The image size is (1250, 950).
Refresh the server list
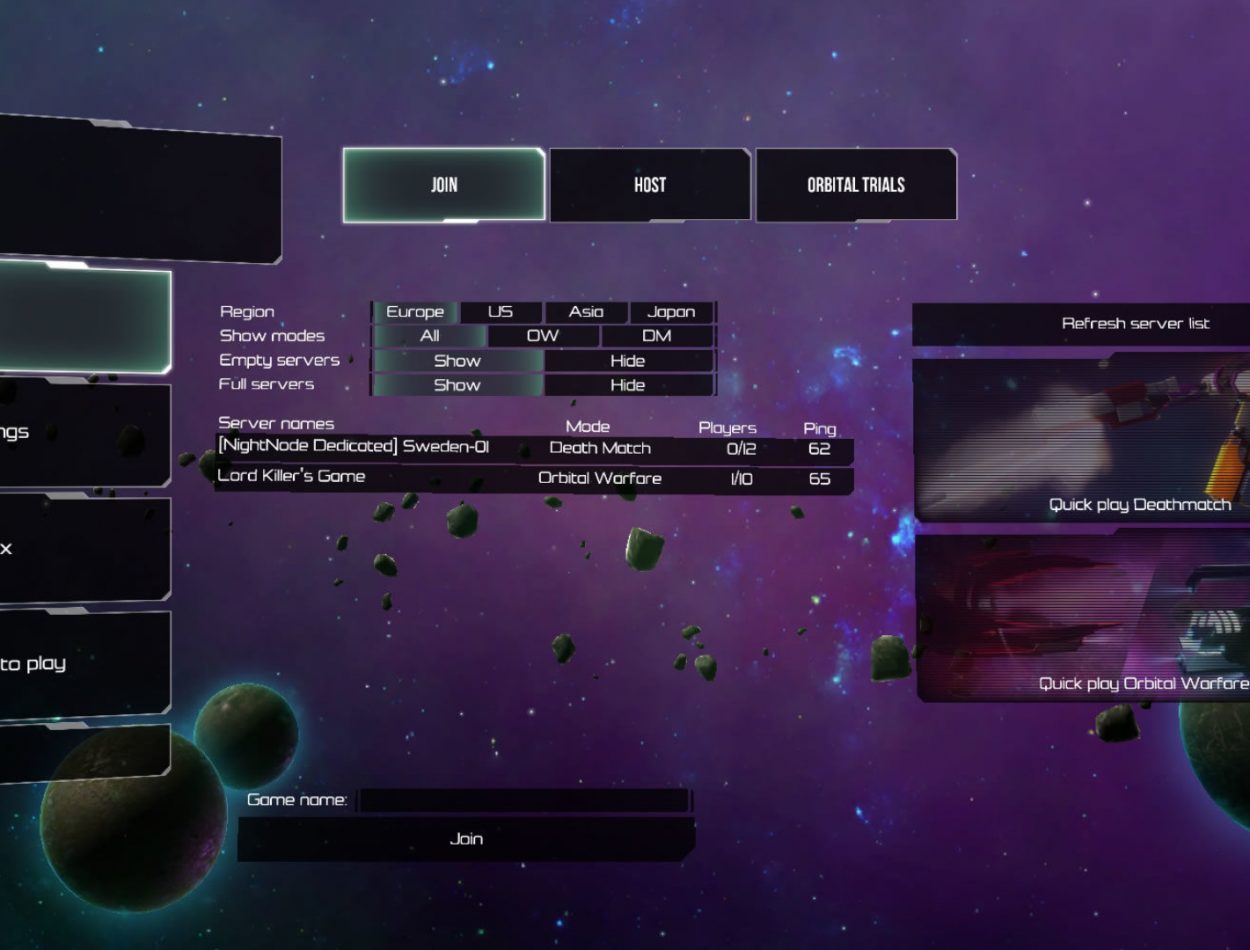pos(1134,324)
